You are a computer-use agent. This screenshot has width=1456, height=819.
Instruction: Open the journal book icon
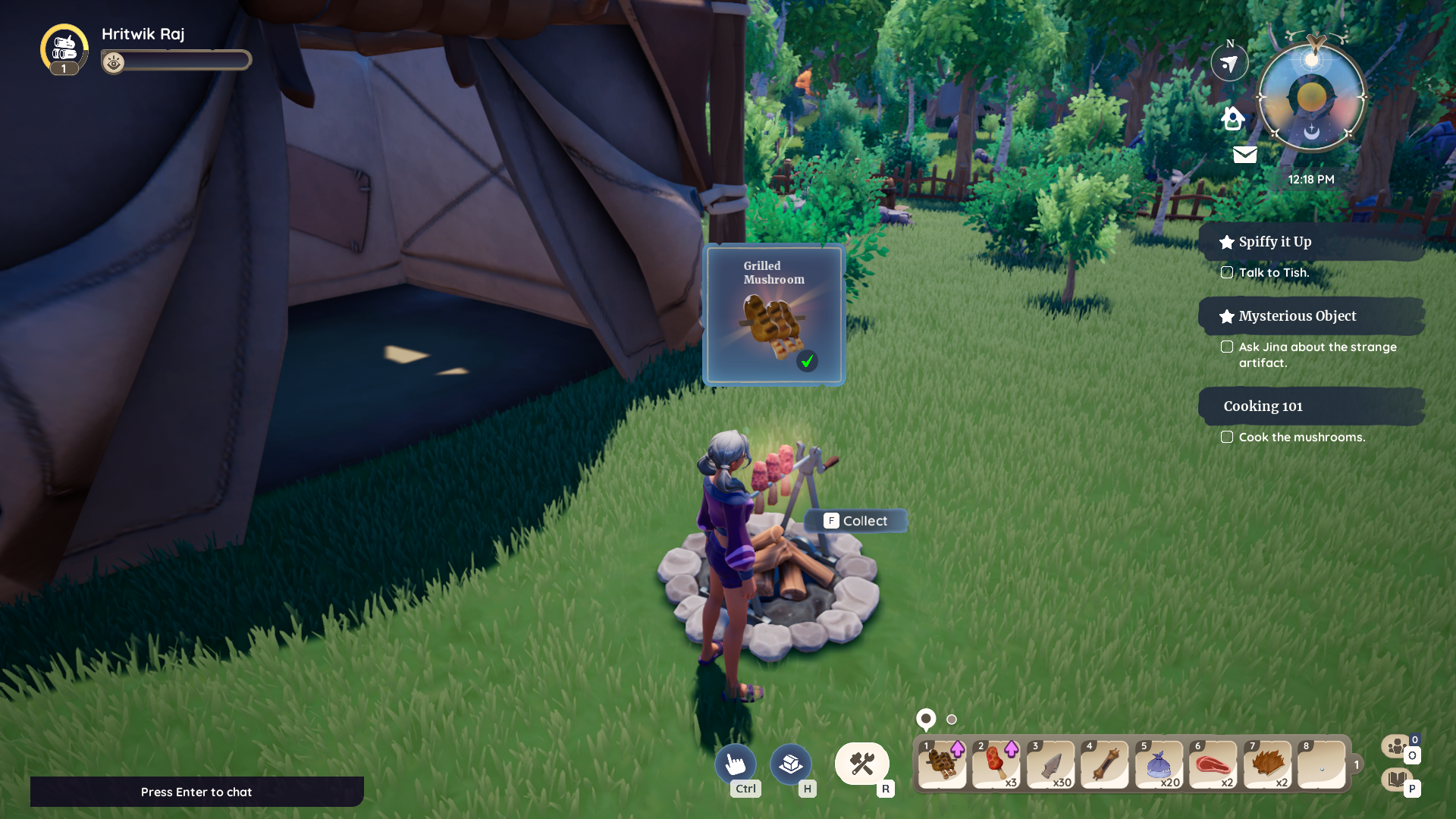(x=1396, y=779)
